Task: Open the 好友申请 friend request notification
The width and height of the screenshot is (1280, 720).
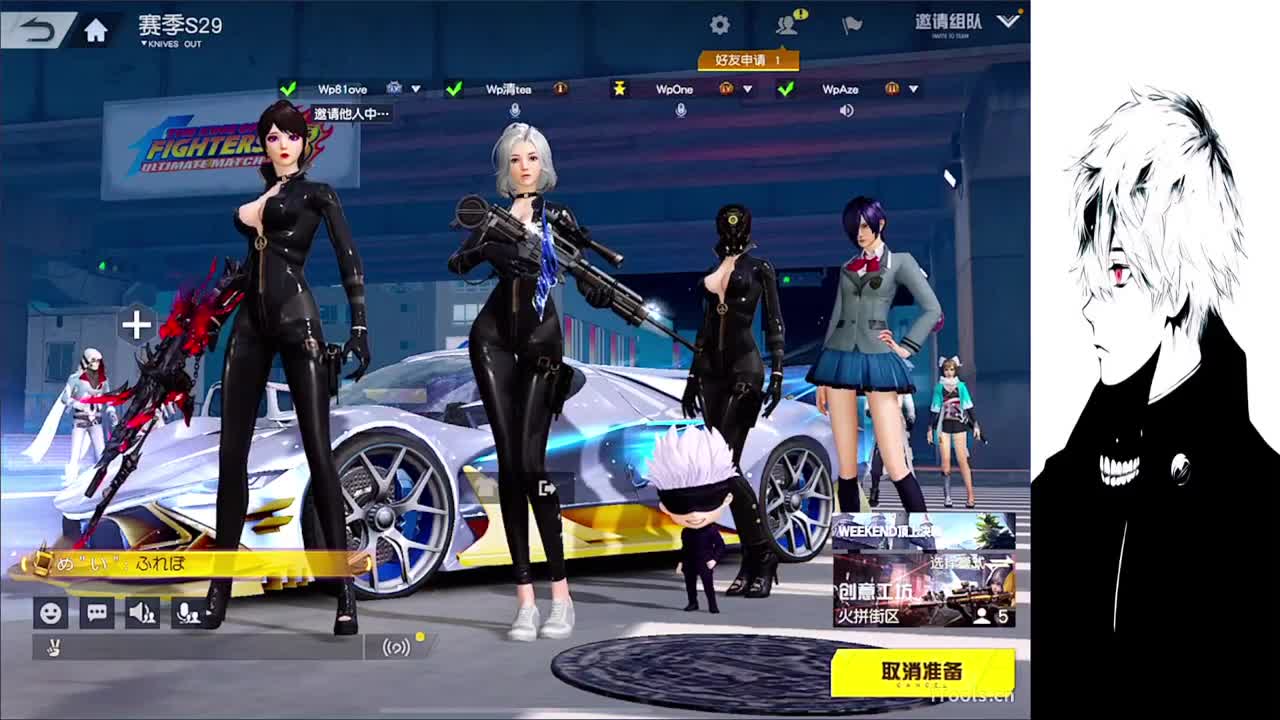Action: pyautogui.click(x=750, y=60)
